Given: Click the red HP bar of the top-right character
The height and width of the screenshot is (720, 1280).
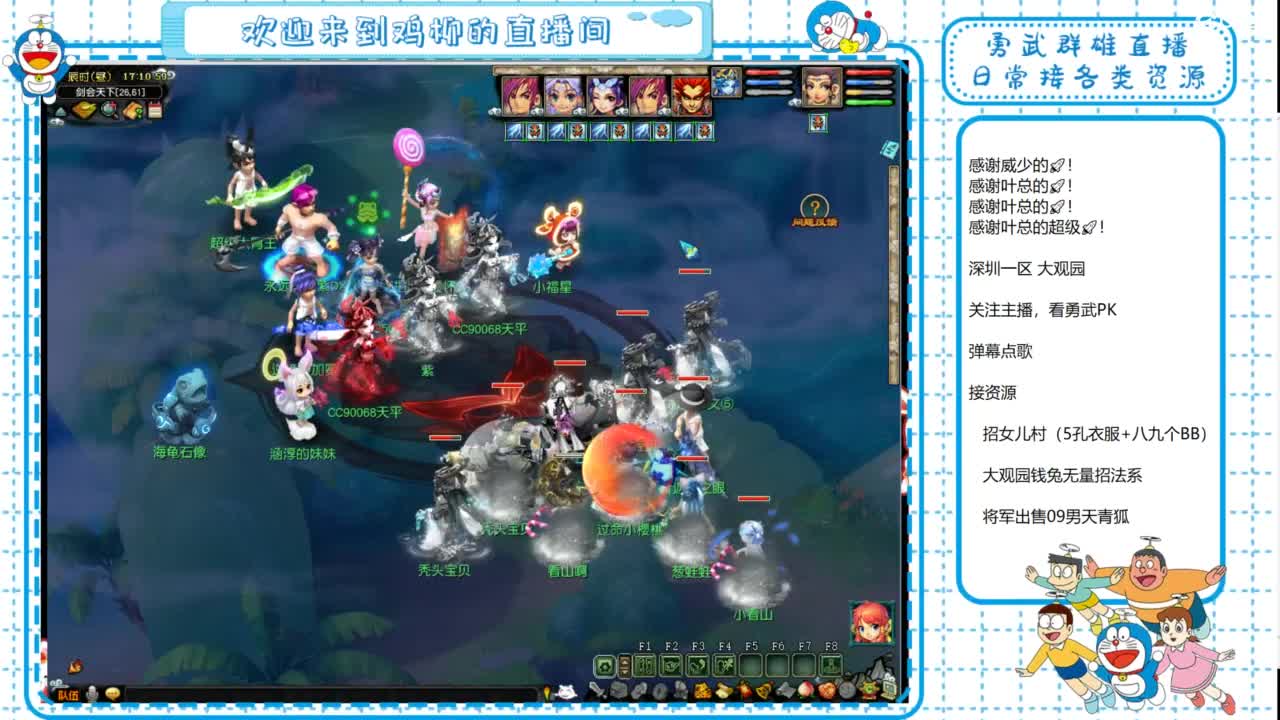Looking at the screenshot, I should pyautogui.click(x=868, y=72).
